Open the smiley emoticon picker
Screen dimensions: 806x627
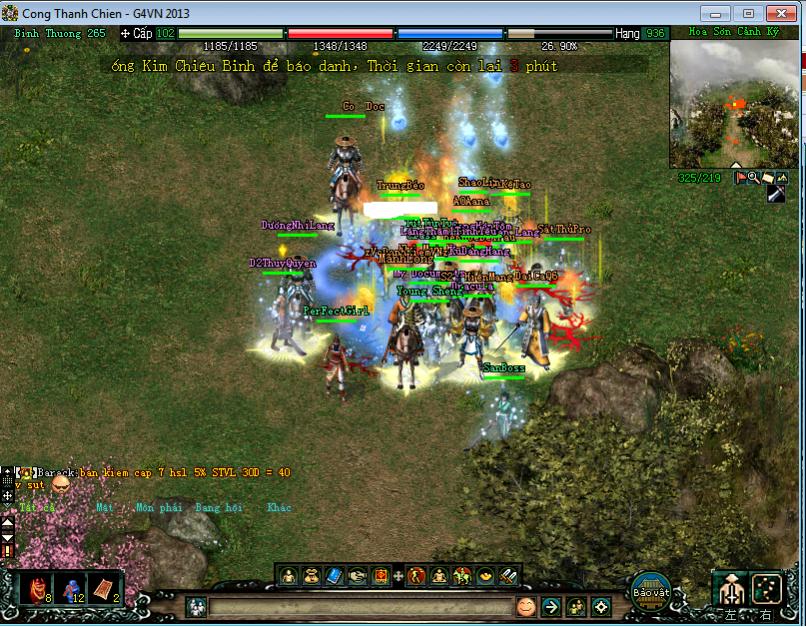pyautogui.click(x=526, y=606)
